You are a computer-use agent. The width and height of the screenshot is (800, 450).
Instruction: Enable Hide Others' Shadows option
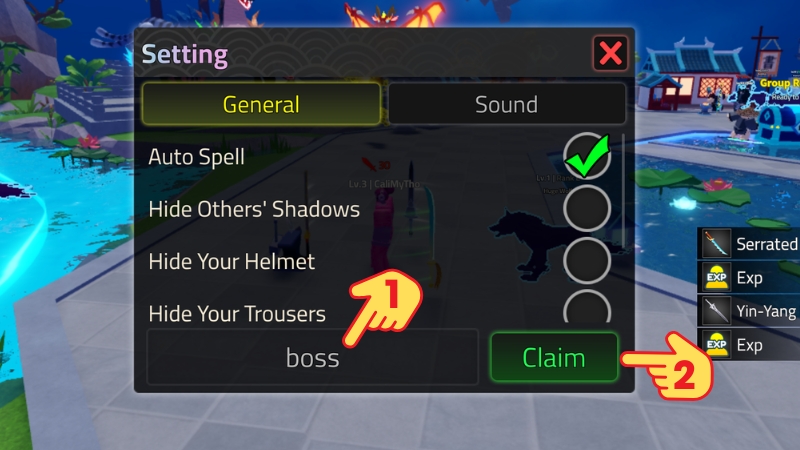click(x=587, y=209)
